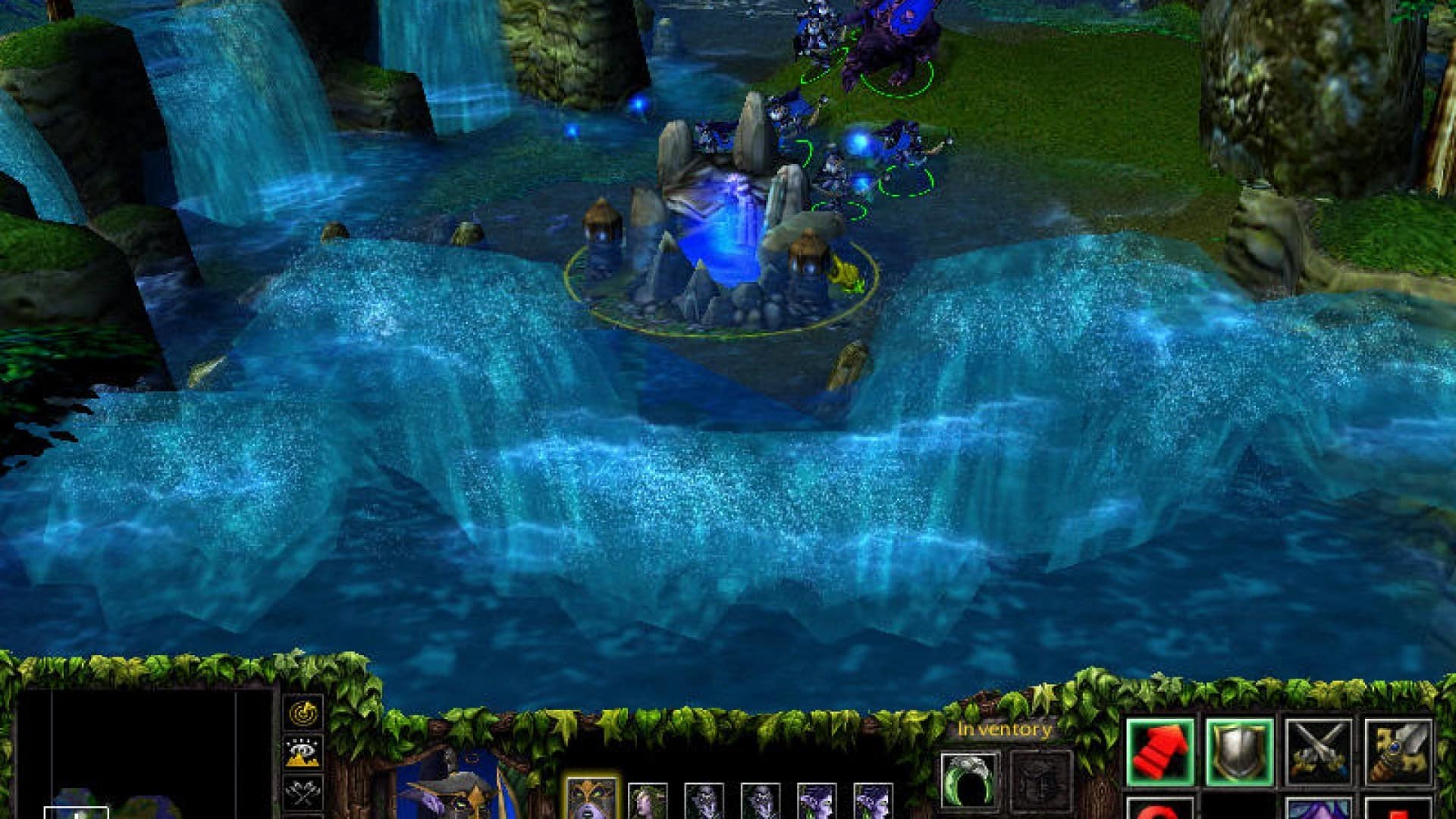Toggle the minimap creep camp display
Screen dimensions: 1456x819
(x=305, y=816)
